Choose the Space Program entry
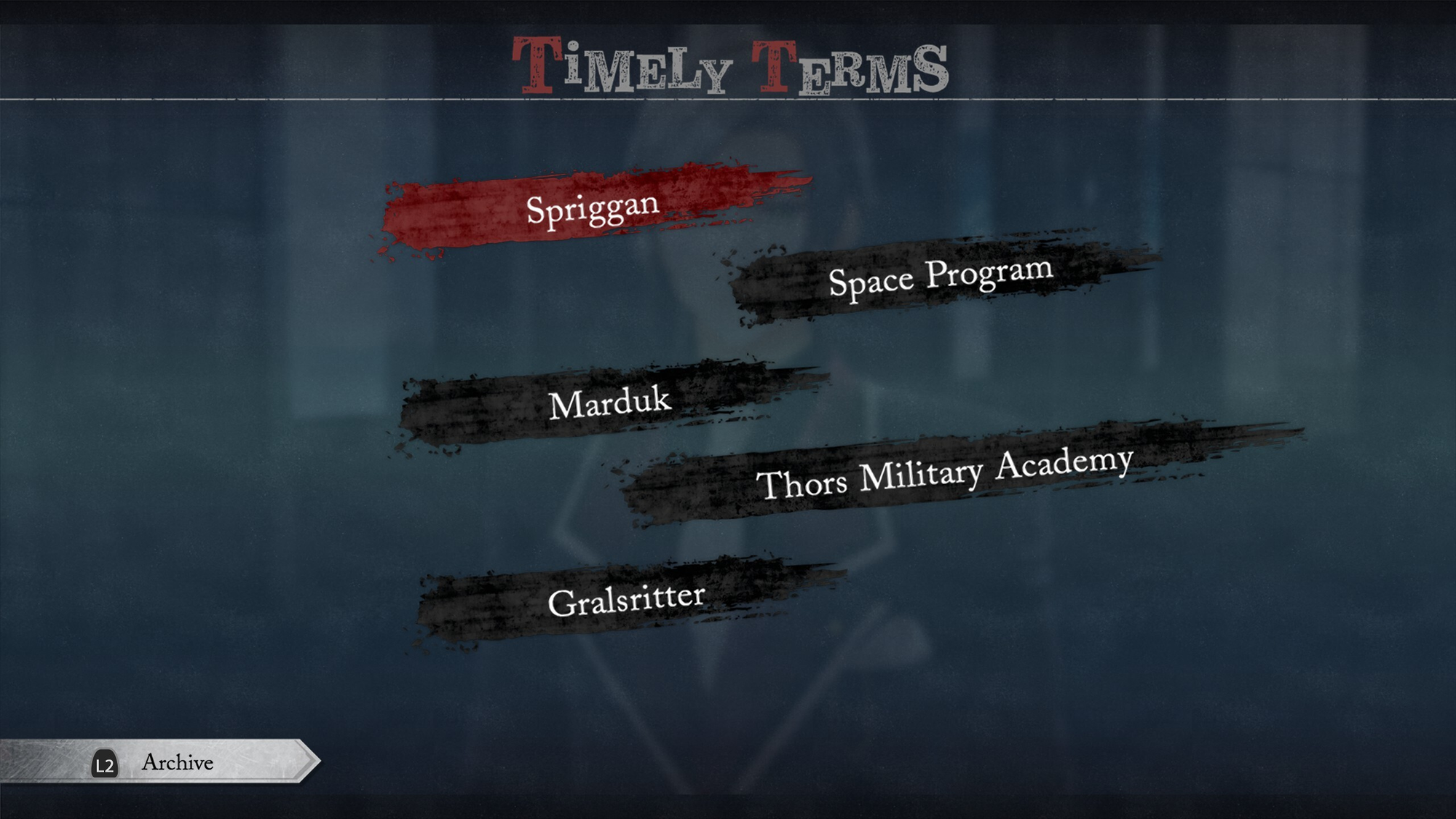This screenshot has width=1456, height=819. point(941,277)
